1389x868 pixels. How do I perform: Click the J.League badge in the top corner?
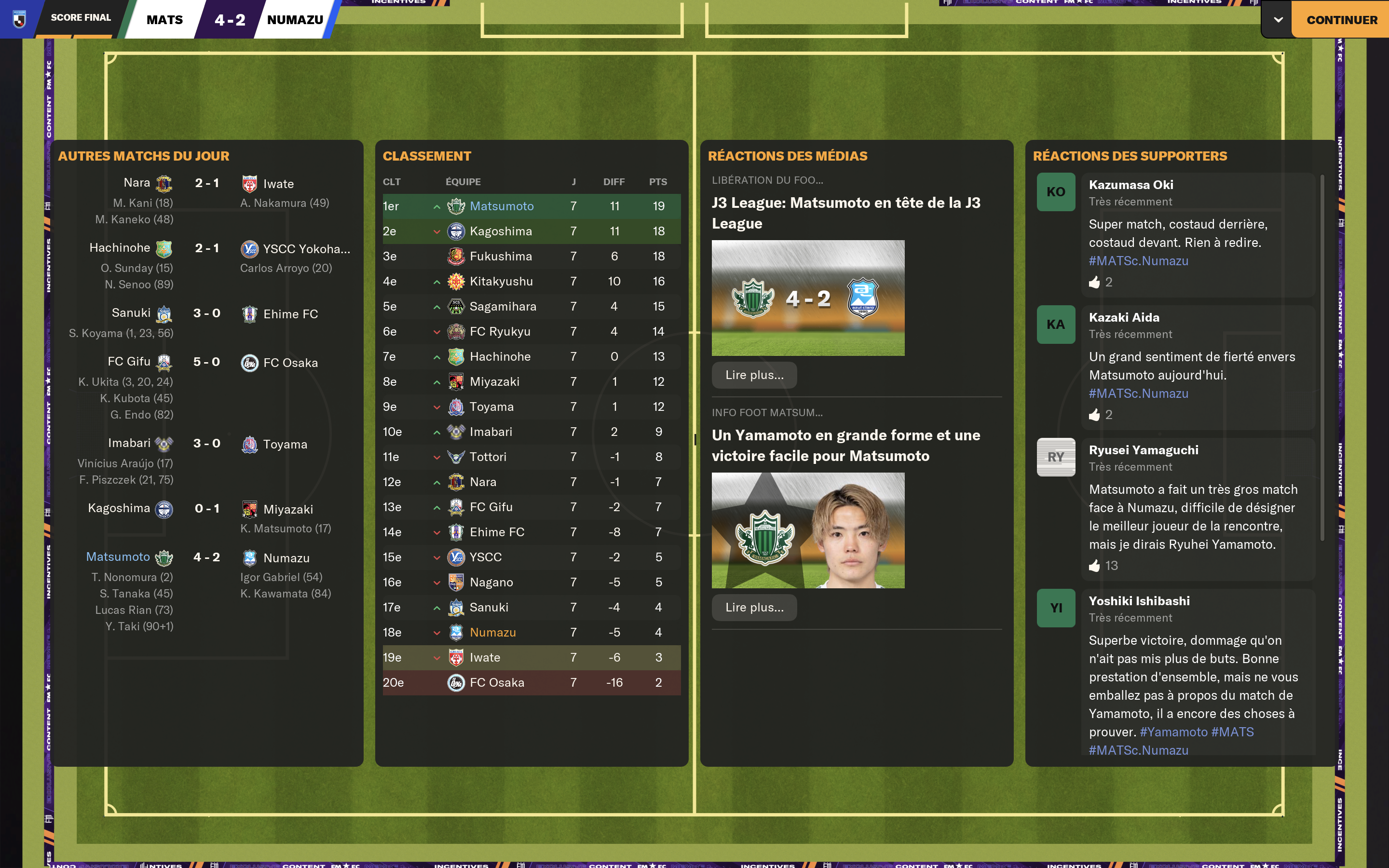19,19
